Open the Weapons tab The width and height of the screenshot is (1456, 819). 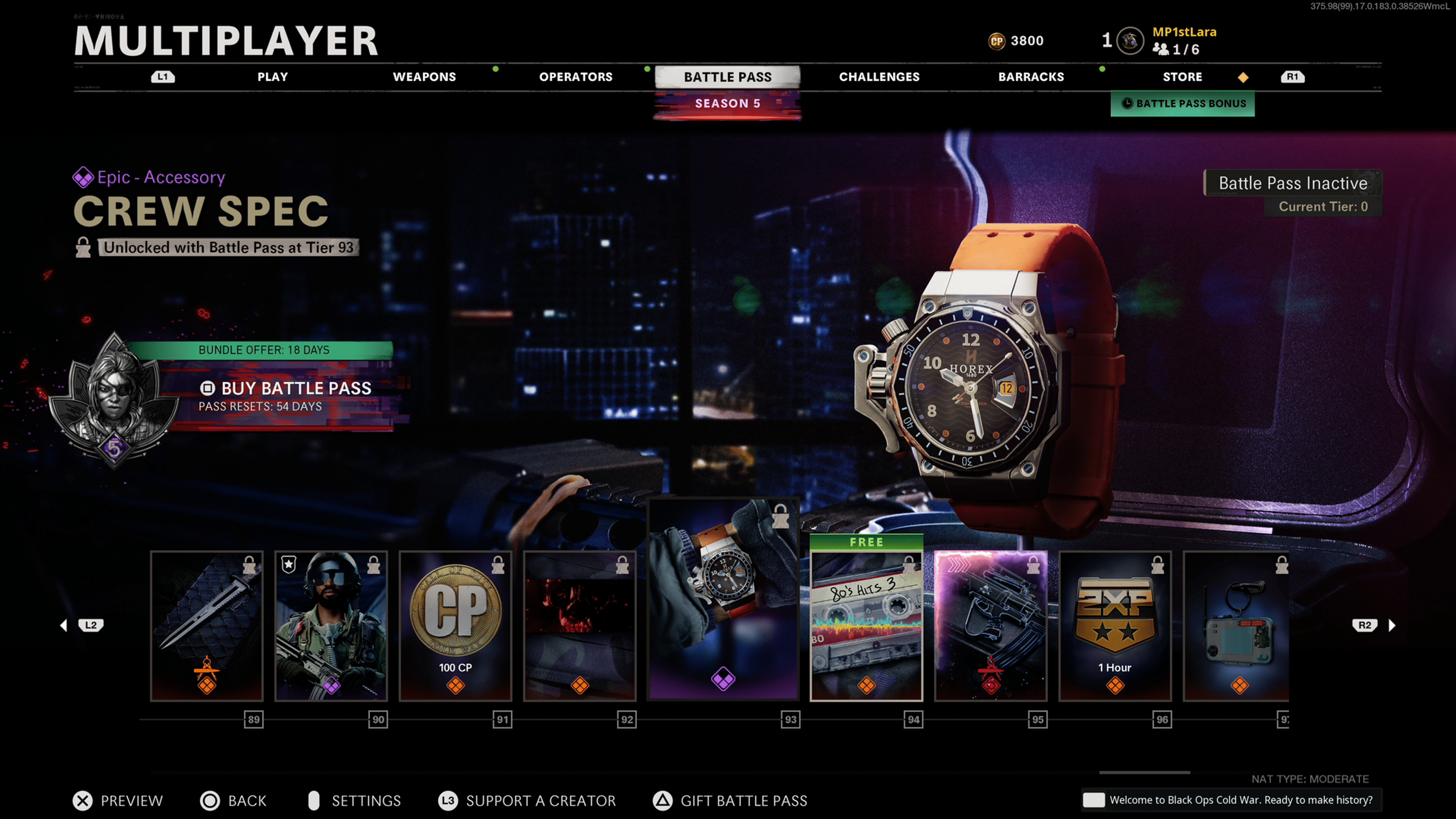pos(424,77)
